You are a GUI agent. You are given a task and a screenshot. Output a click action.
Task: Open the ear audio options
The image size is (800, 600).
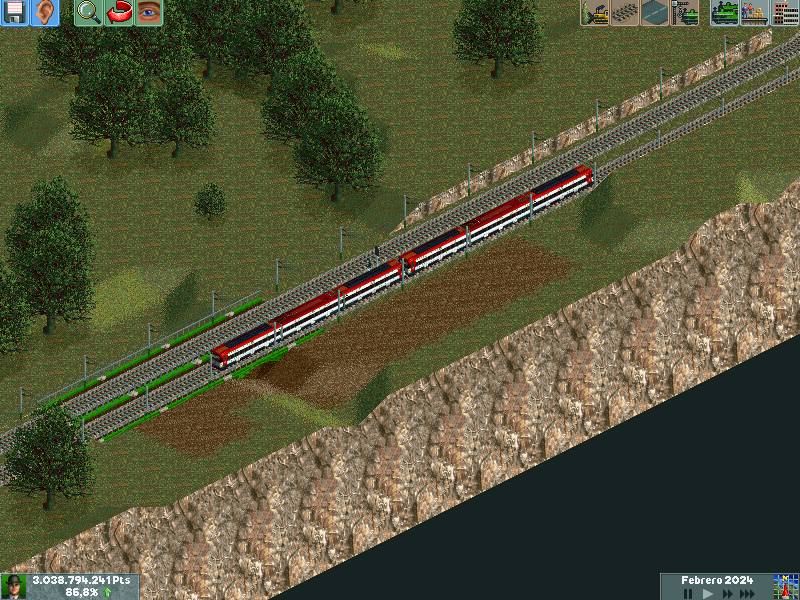click(45, 13)
